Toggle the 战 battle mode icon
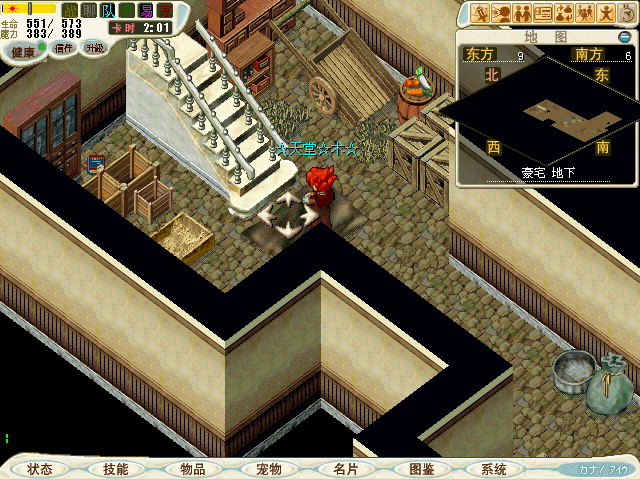This screenshot has width=640, height=480. tap(71, 10)
